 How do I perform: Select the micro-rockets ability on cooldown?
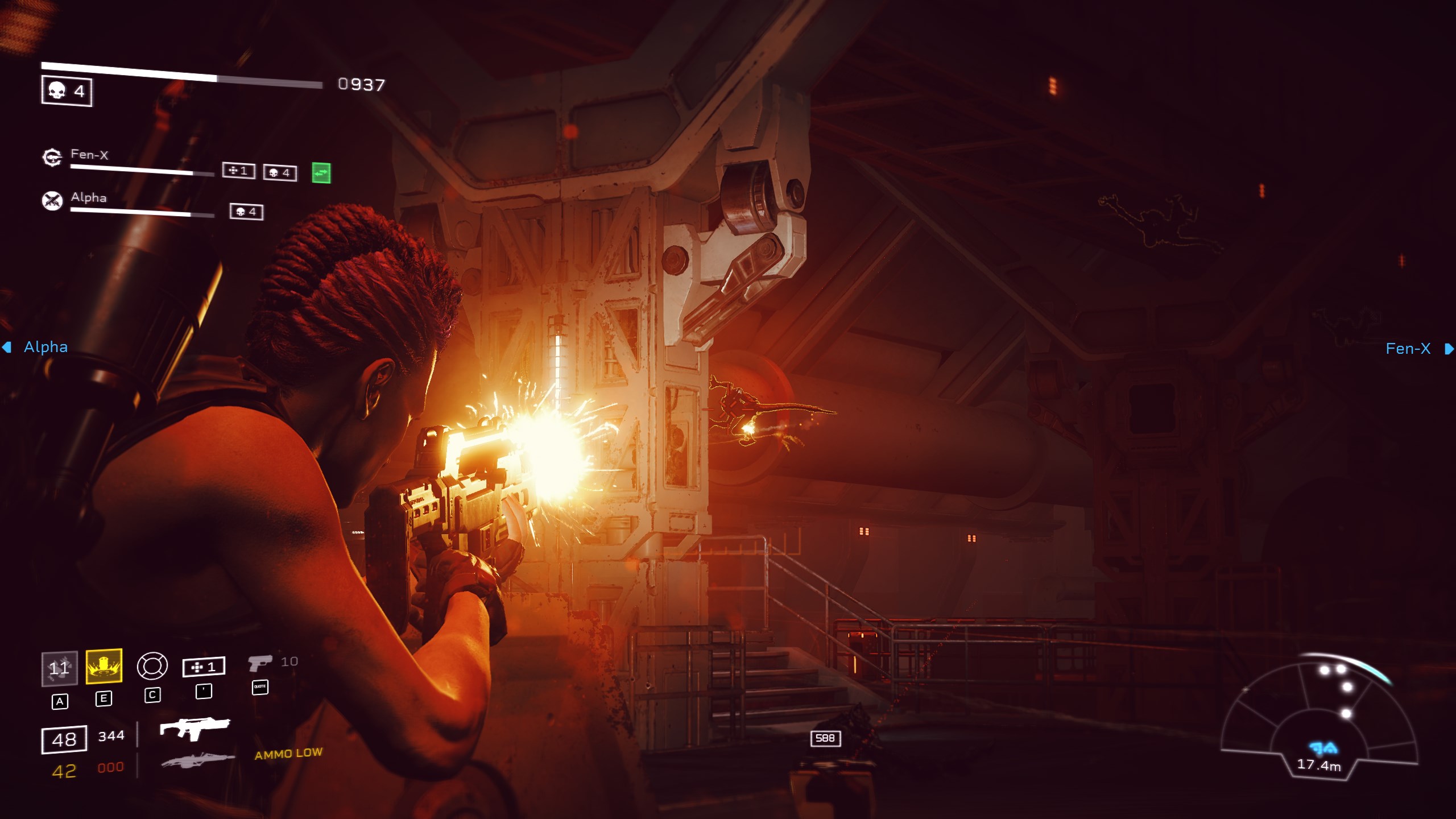59,668
